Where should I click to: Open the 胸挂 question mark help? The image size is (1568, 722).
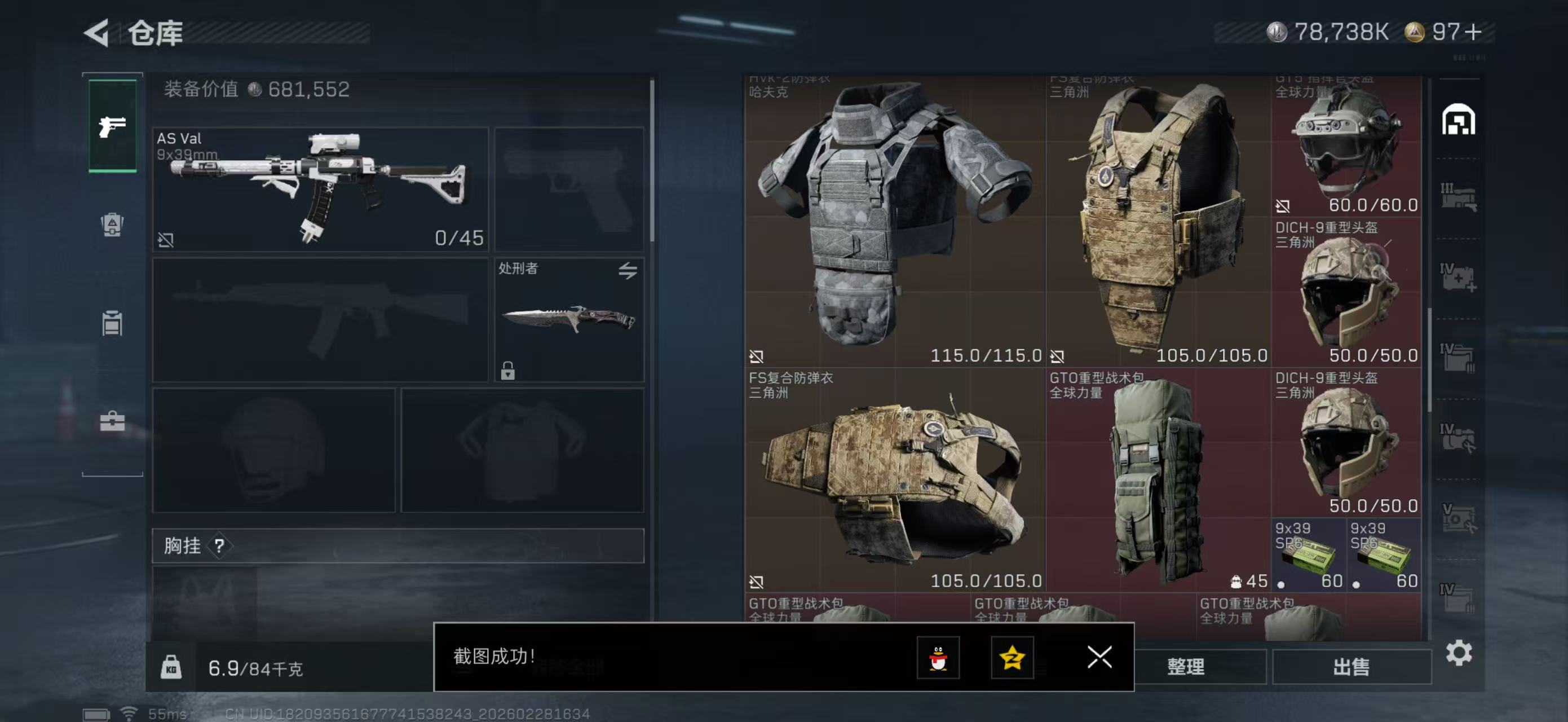(219, 545)
